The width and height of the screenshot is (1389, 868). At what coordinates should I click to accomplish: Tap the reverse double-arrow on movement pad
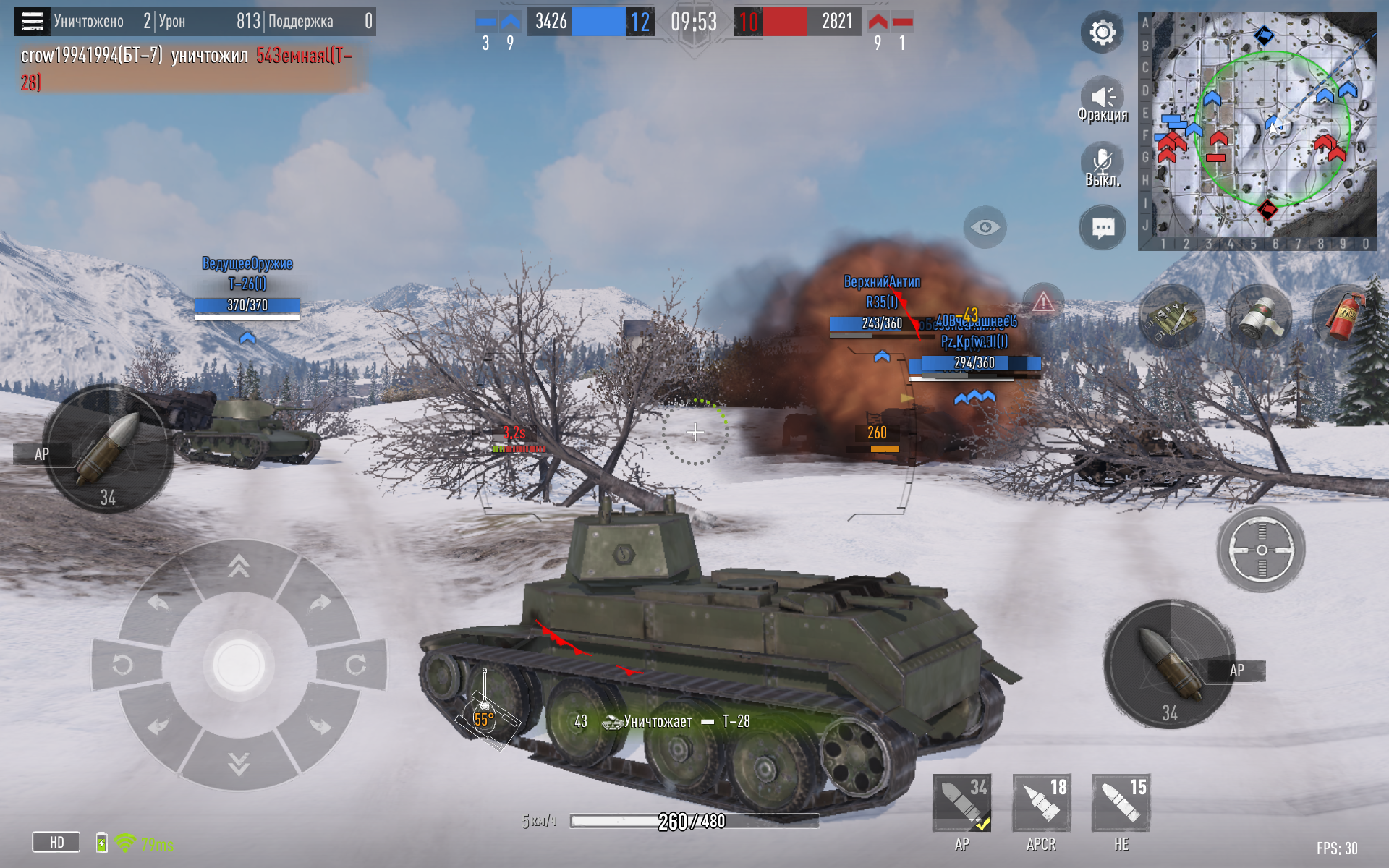click(239, 762)
